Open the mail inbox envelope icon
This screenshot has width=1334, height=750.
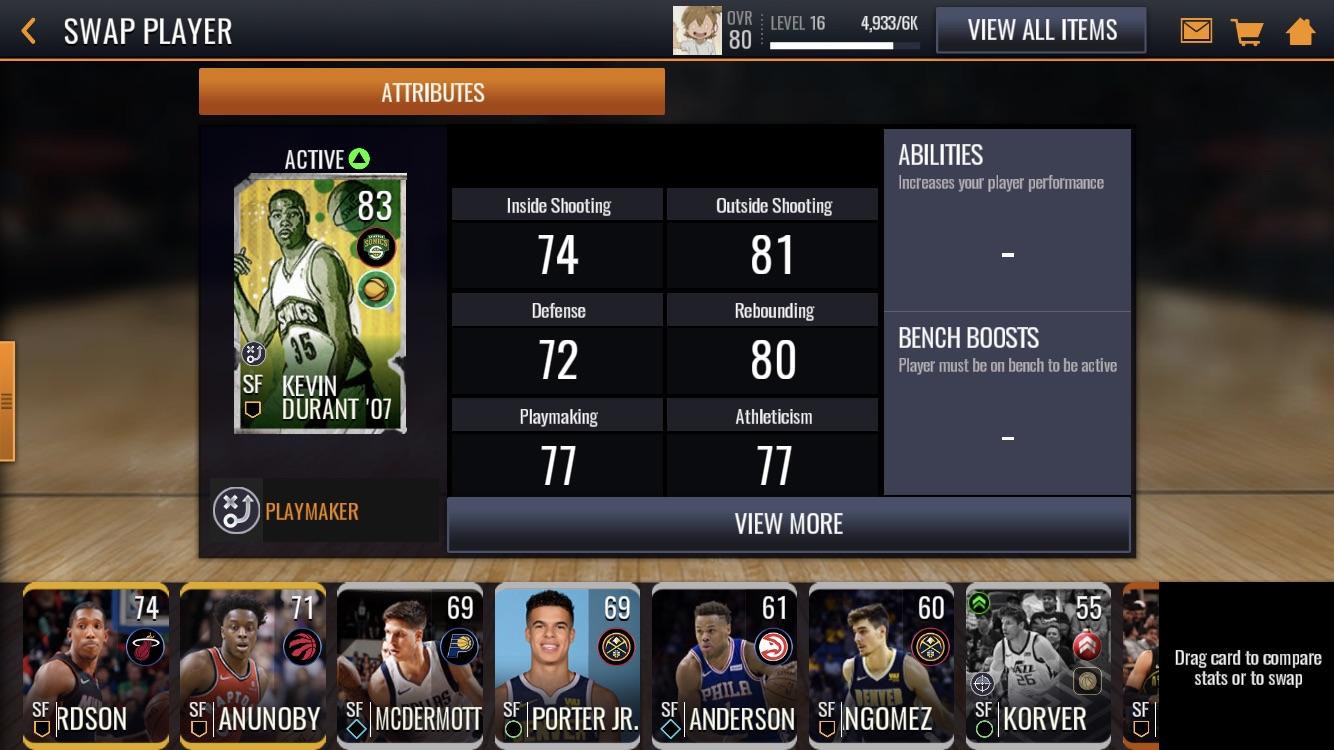point(1196,30)
